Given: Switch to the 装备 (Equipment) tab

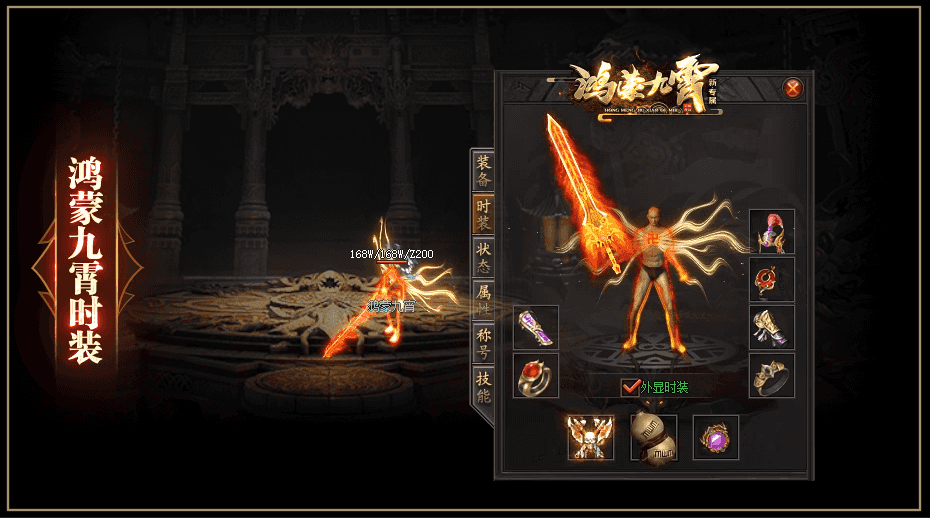Looking at the screenshot, I should [484, 172].
